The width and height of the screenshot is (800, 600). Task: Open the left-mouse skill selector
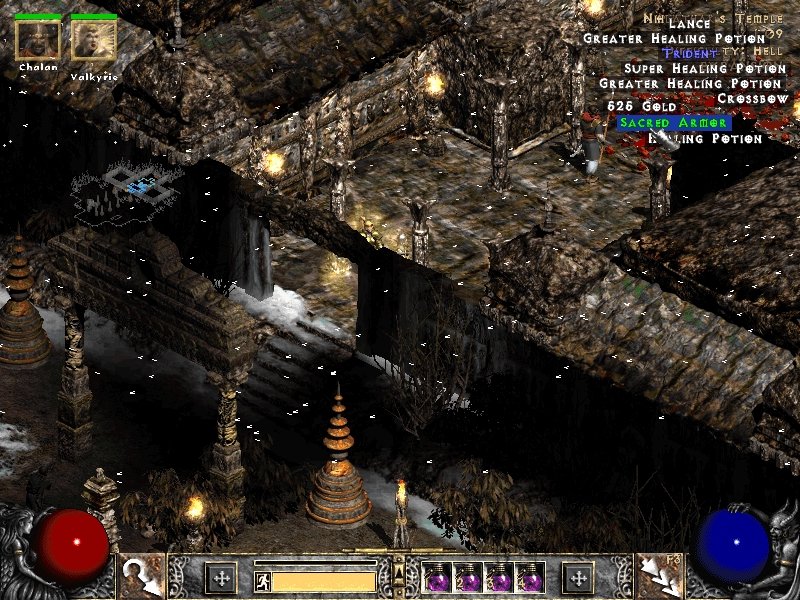141,576
